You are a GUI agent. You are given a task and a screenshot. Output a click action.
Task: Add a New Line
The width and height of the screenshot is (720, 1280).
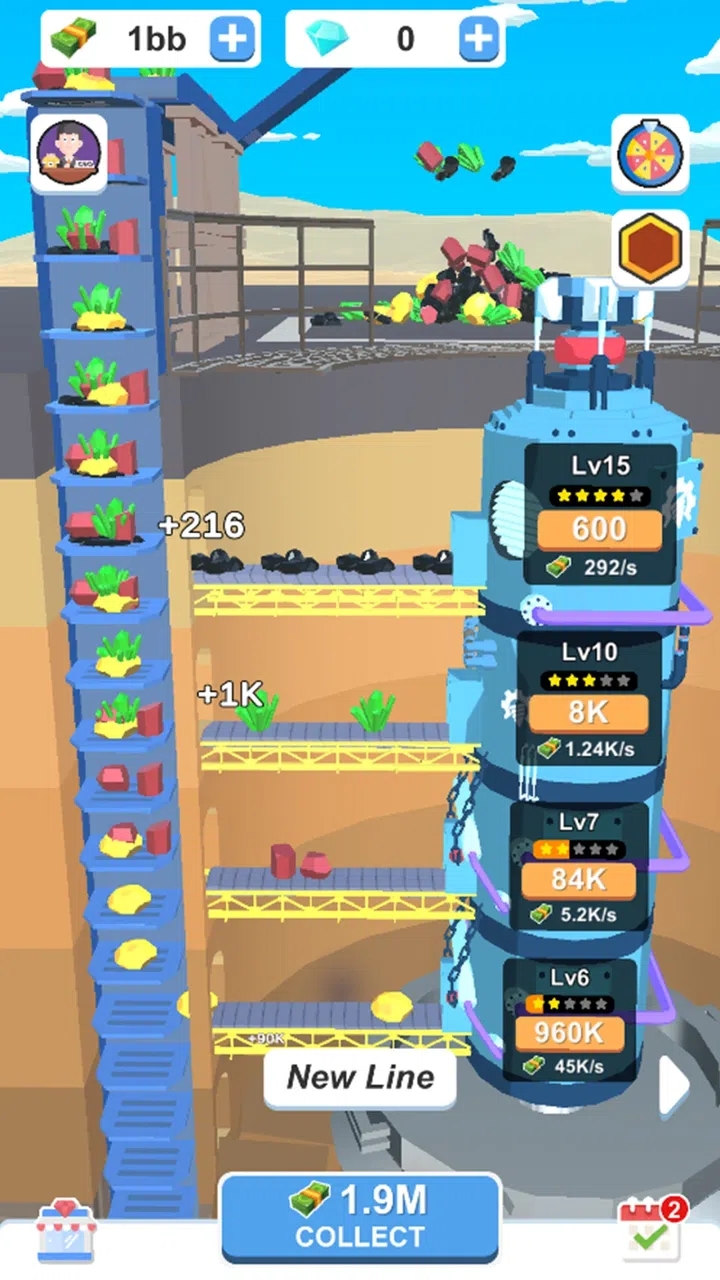[360, 1077]
